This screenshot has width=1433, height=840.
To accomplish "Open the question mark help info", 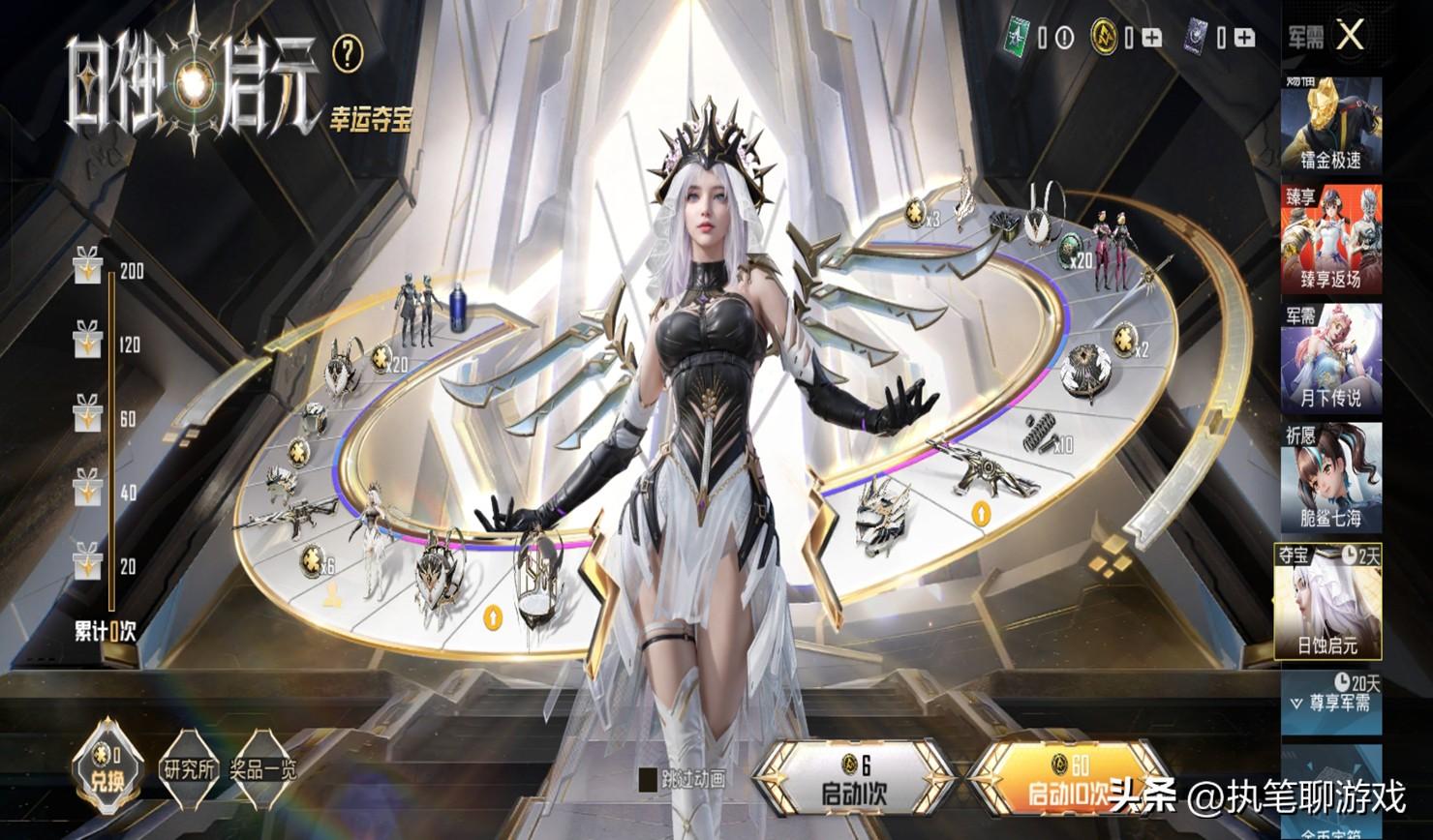I will [347, 54].
